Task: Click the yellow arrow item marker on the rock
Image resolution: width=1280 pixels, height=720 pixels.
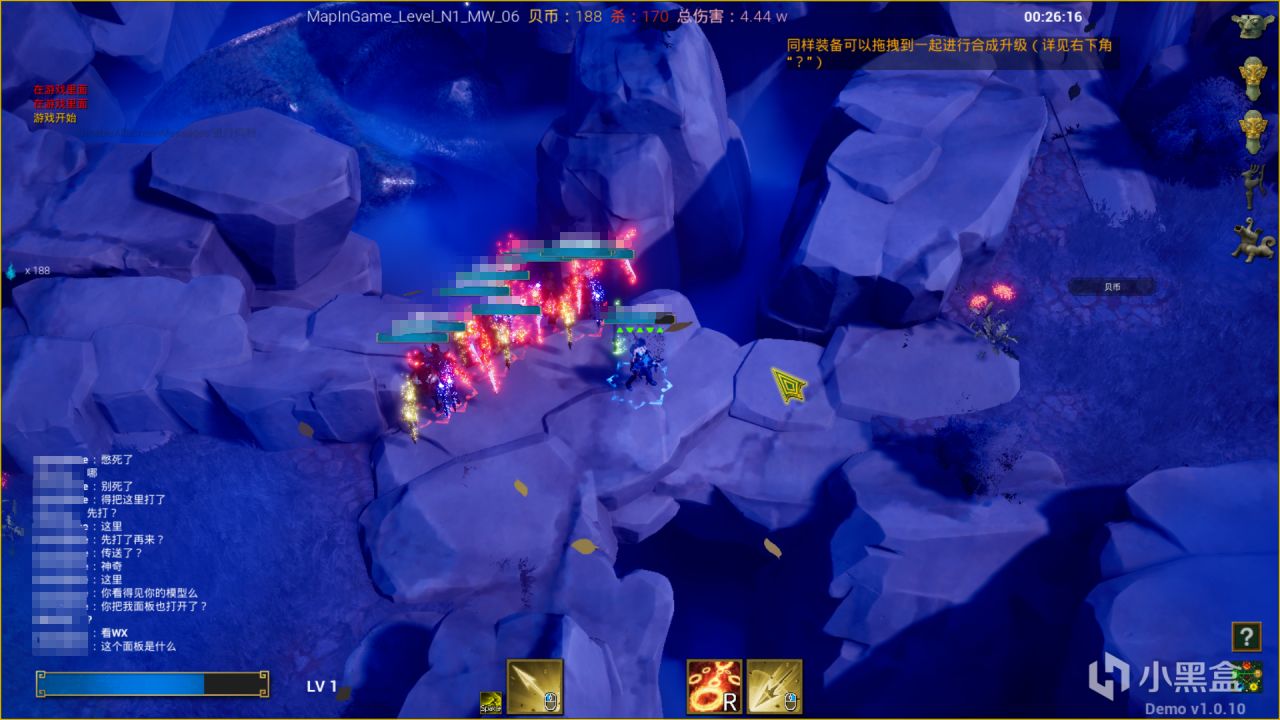Action: [x=787, y=385]
